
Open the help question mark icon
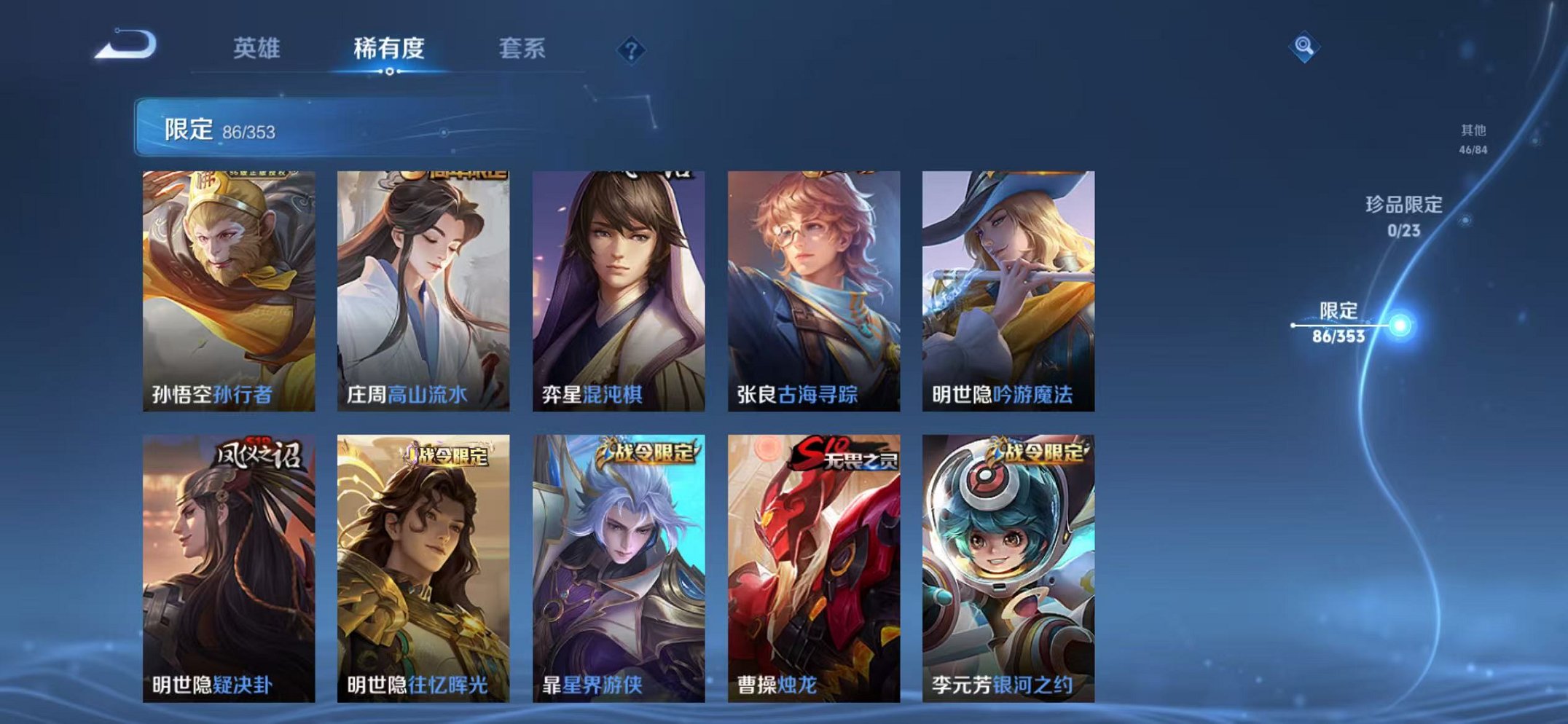tap(631, 50)
